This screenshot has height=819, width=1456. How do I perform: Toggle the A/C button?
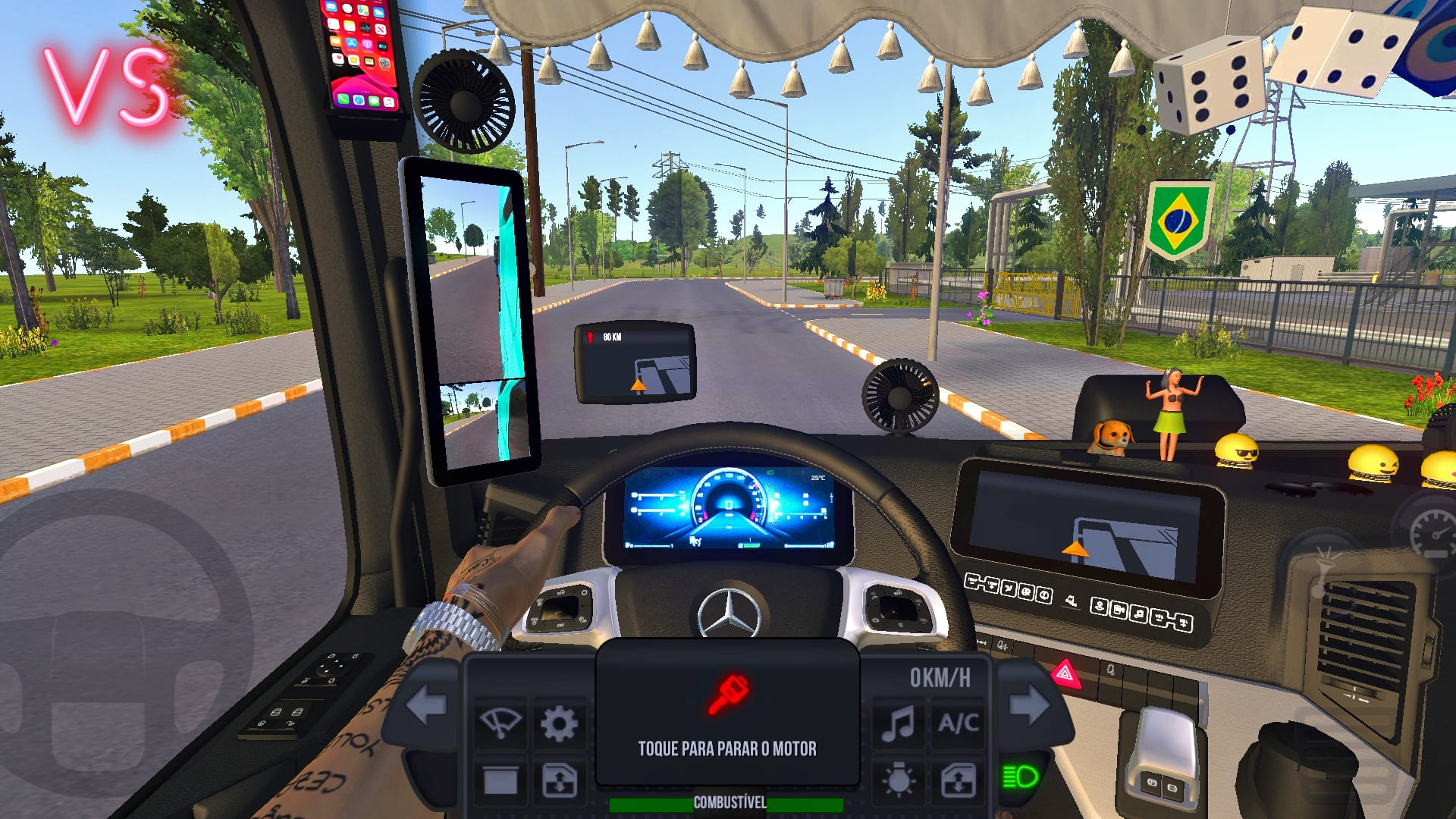tap(958, 723)
